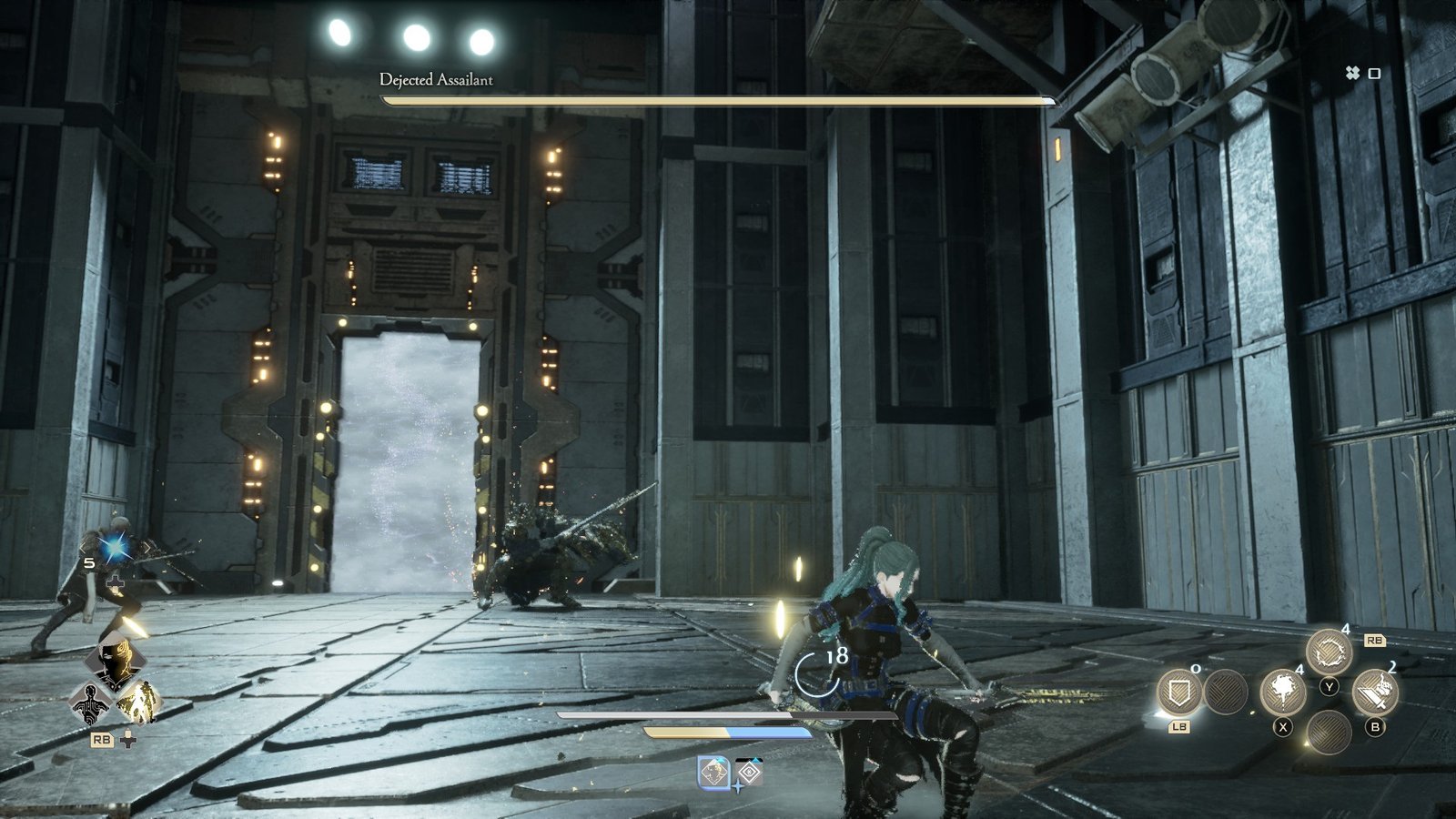1456x819 pixels.
Task: Click the masked character portrait in bottom-left HUD
Action: coord(115,658)
